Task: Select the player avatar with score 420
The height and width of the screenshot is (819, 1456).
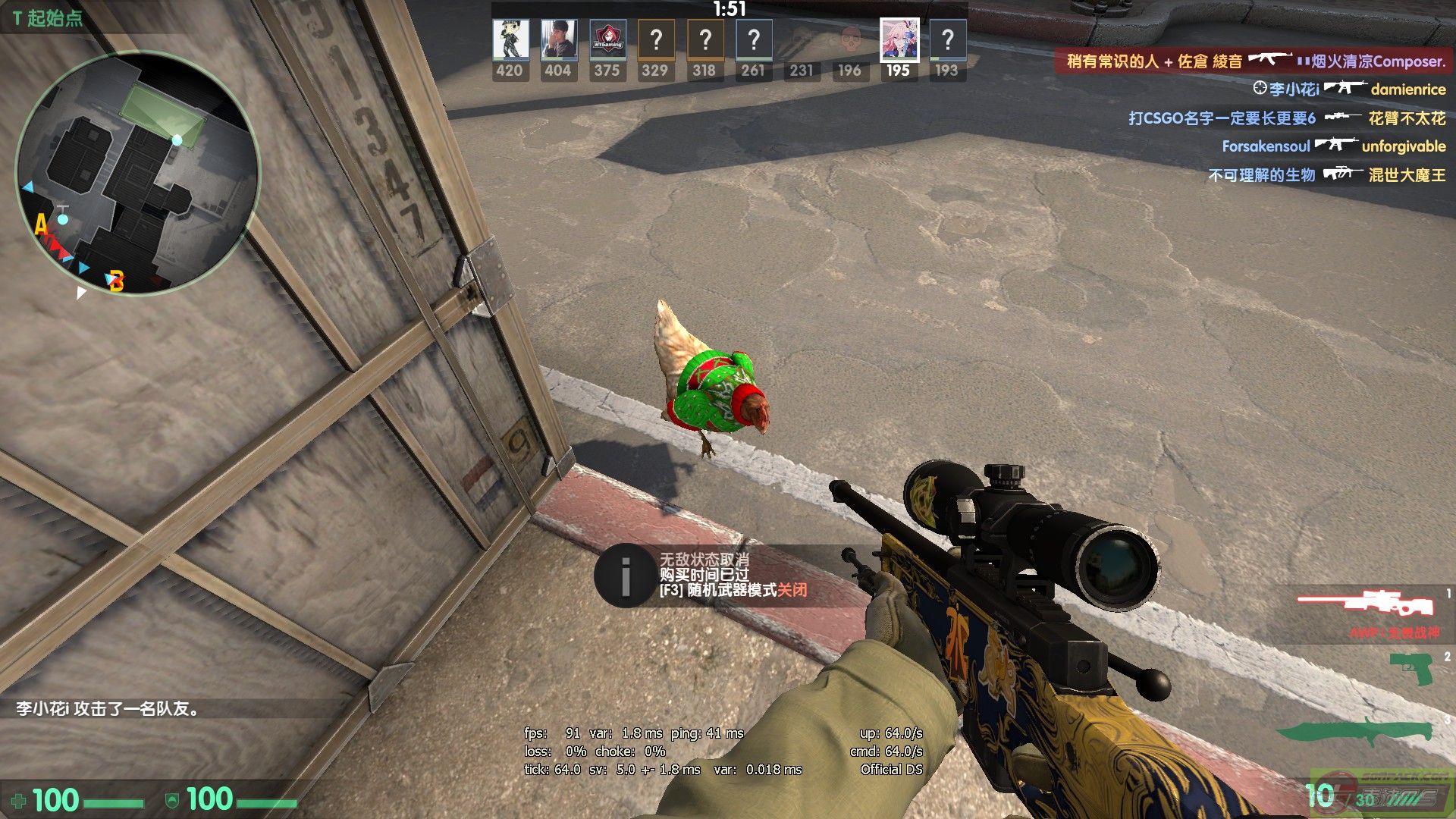Action: click(x=510, y=40)
